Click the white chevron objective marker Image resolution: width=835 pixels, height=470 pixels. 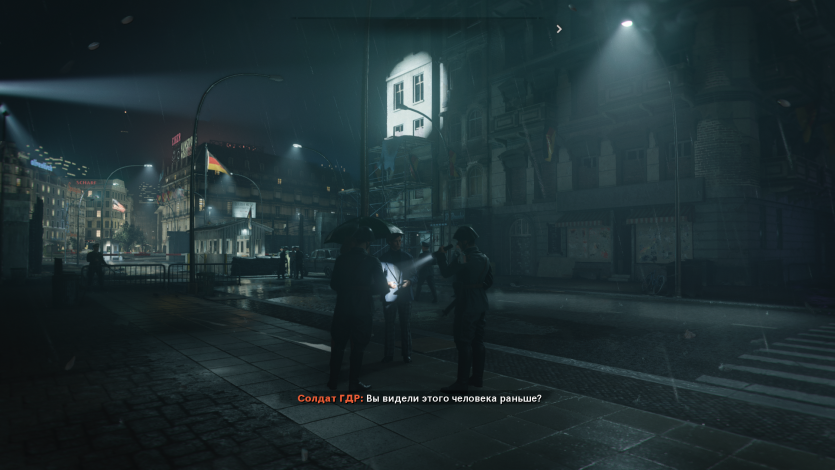(559, 29)
